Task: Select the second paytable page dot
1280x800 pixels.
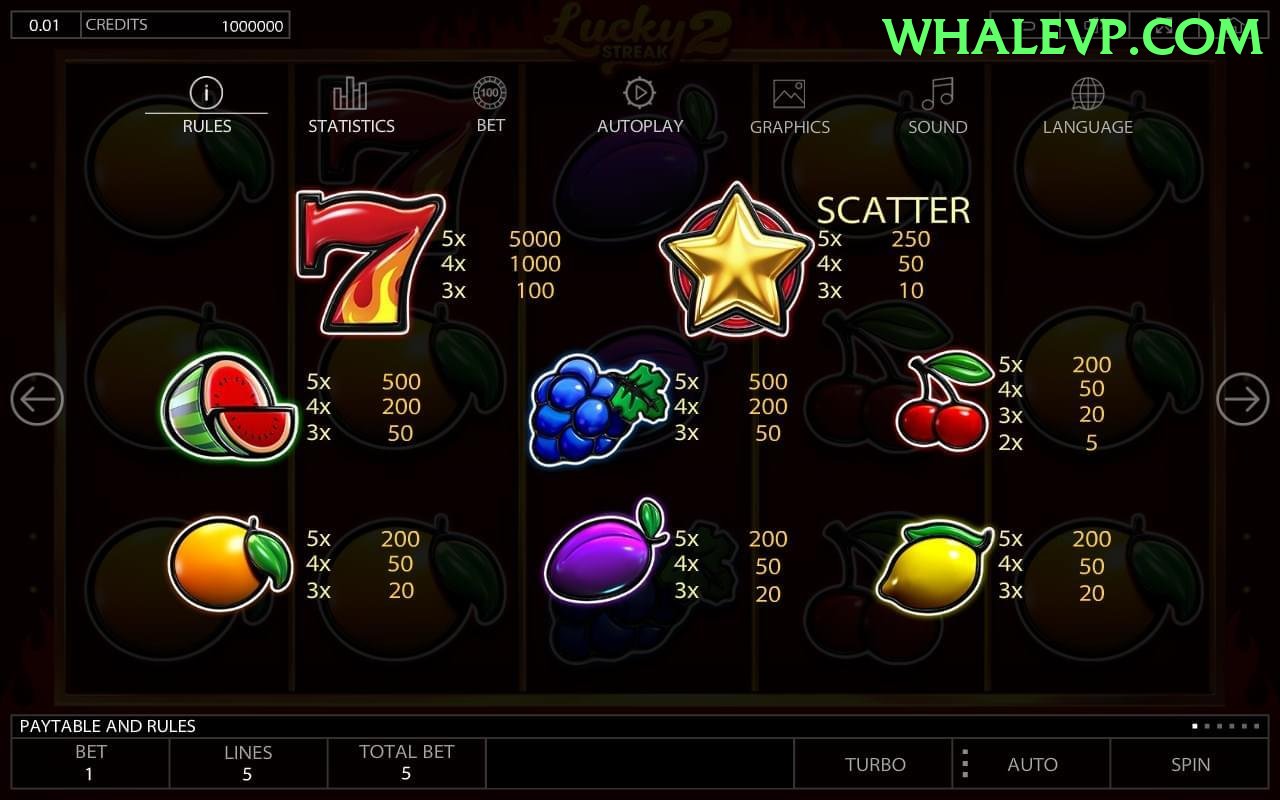Action: point(1207,726)
